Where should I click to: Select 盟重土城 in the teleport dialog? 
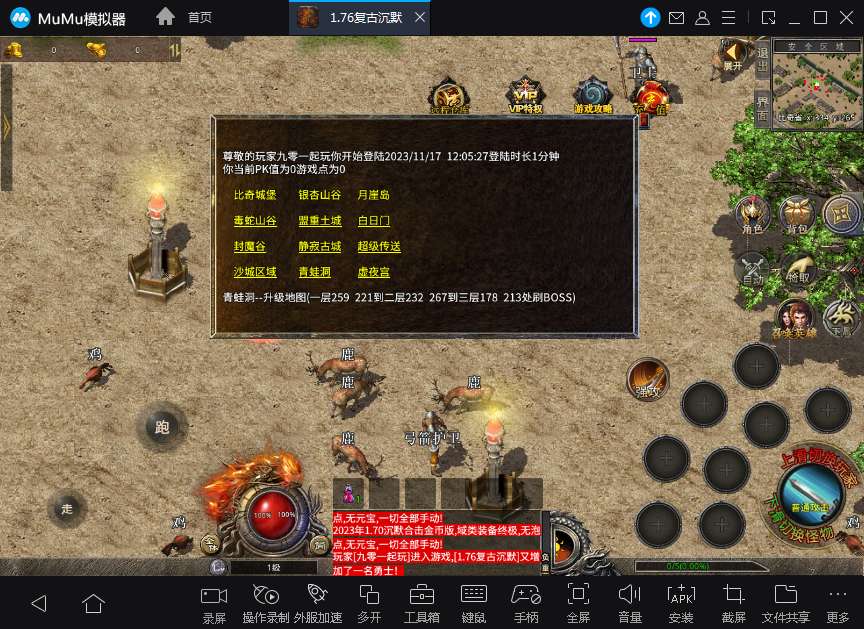[x=320, y=221]
